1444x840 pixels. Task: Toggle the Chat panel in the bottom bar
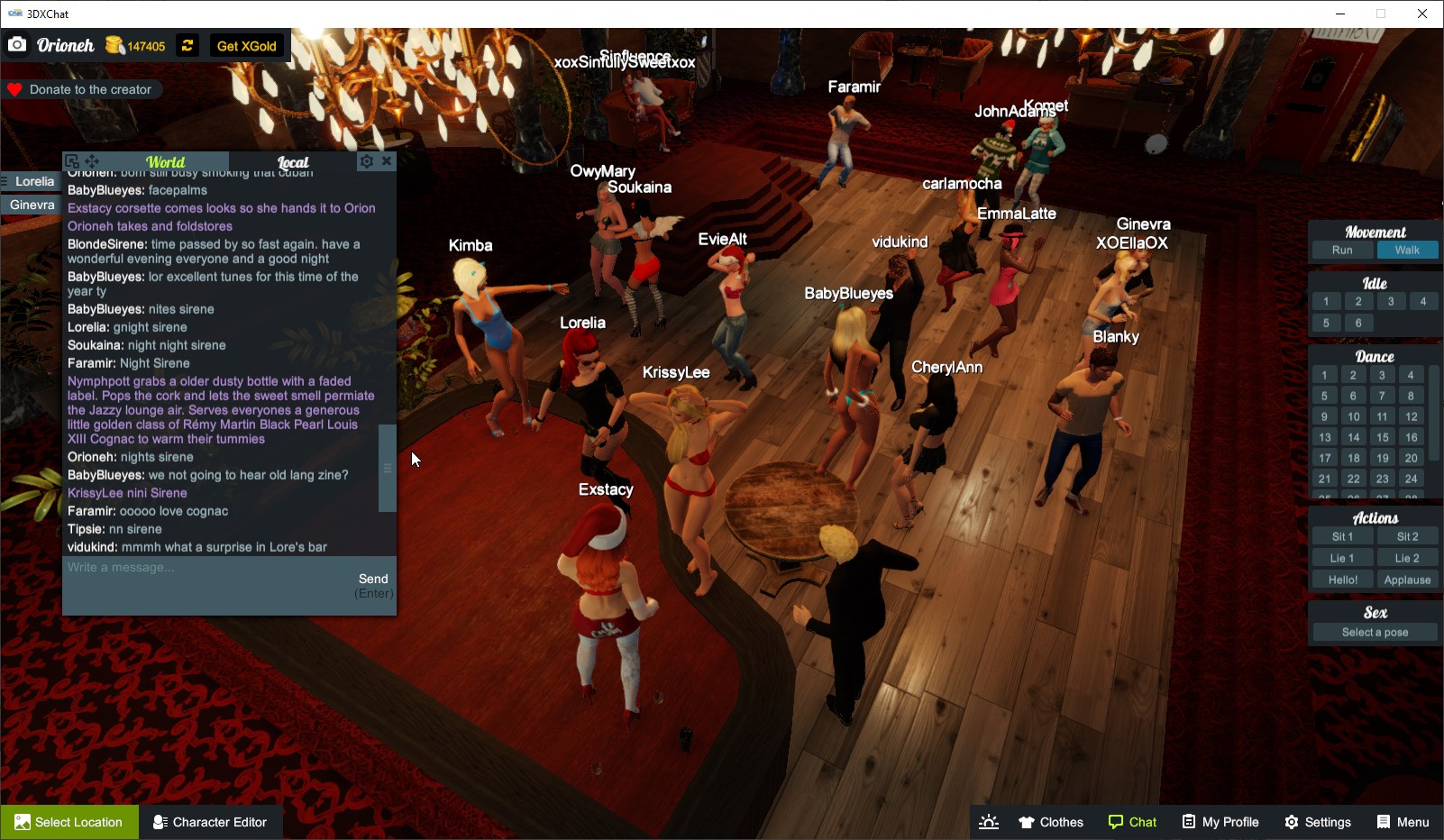pyautogui.click(x=1133, y=821)
